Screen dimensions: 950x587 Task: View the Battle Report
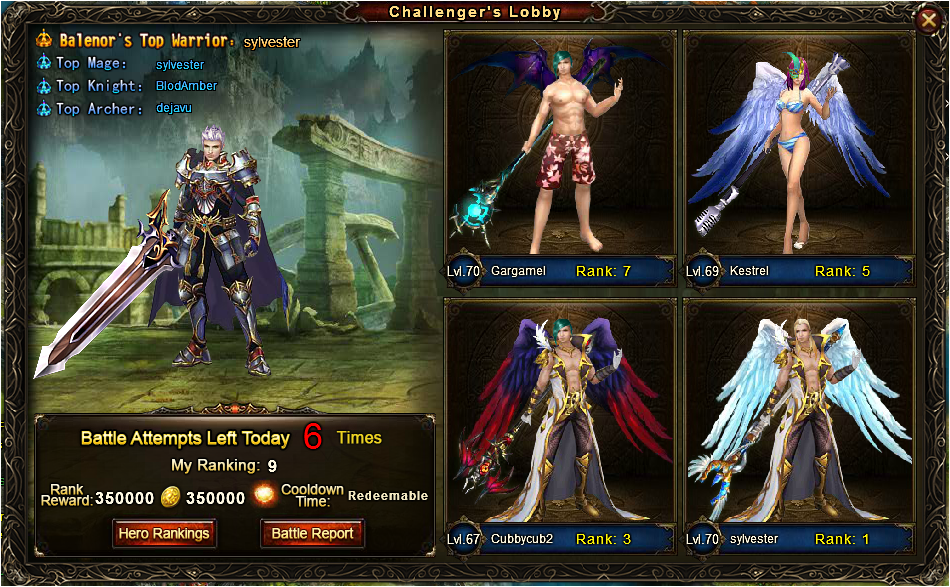[312, 533]
